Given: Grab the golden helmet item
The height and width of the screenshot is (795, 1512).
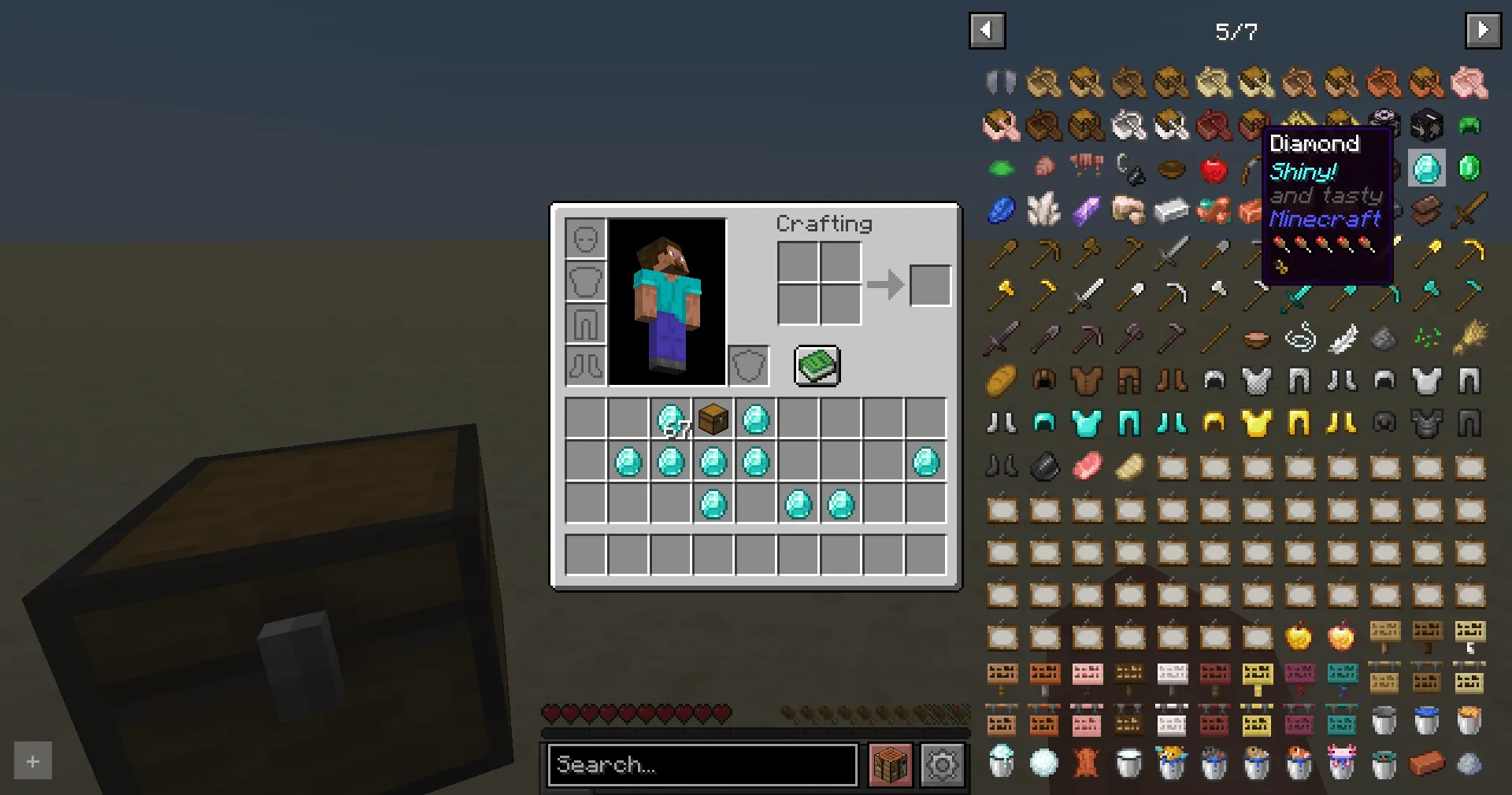Looking at the screenshot, I should [x=1214, y=423].
